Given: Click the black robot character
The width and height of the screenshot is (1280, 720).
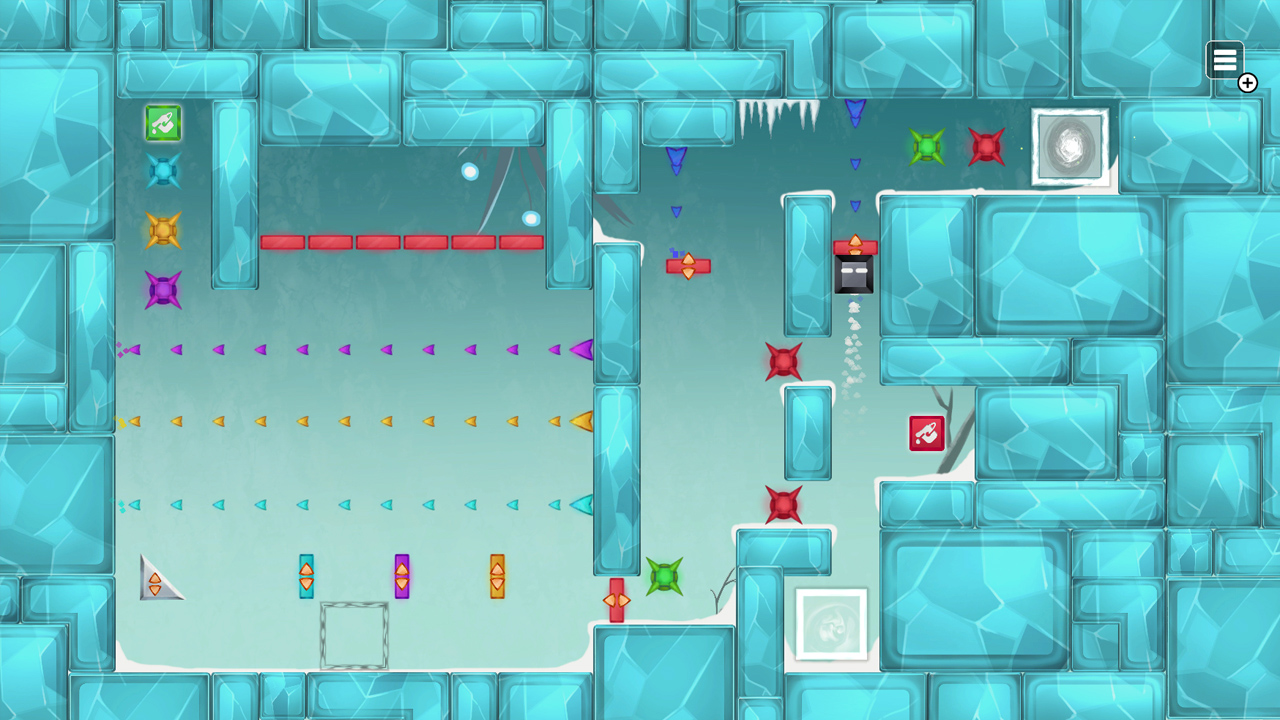Looking at the screenshot, I should point(854,274).
